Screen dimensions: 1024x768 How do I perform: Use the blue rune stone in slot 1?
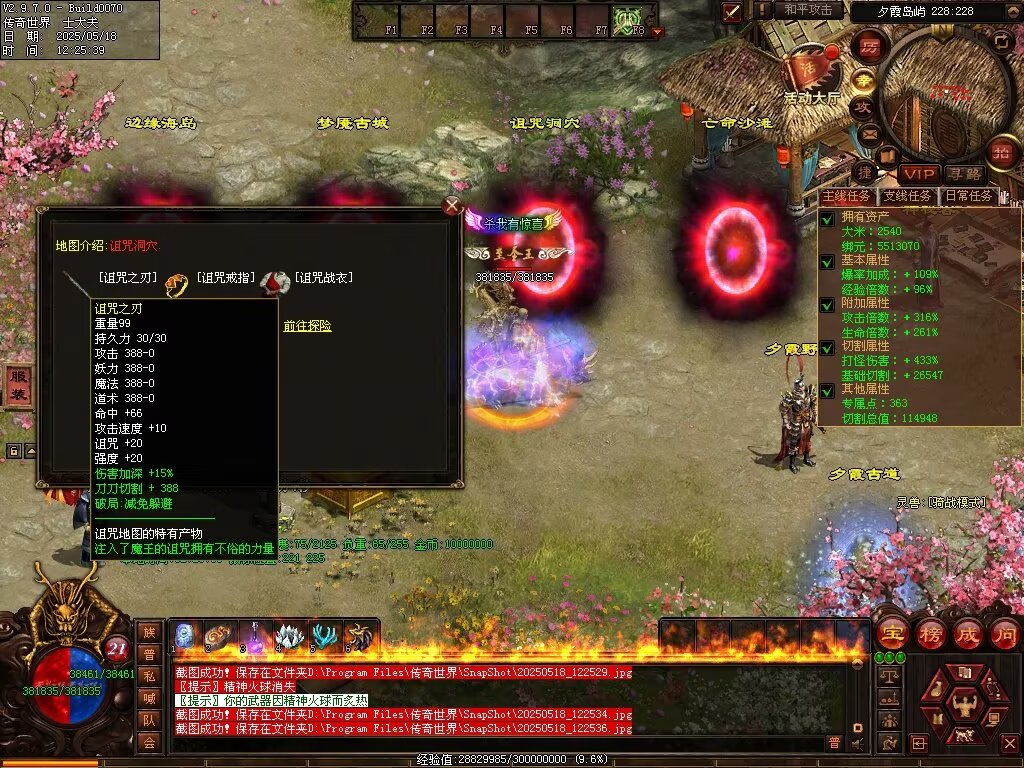pyautogui.click(x=185, y=636)
